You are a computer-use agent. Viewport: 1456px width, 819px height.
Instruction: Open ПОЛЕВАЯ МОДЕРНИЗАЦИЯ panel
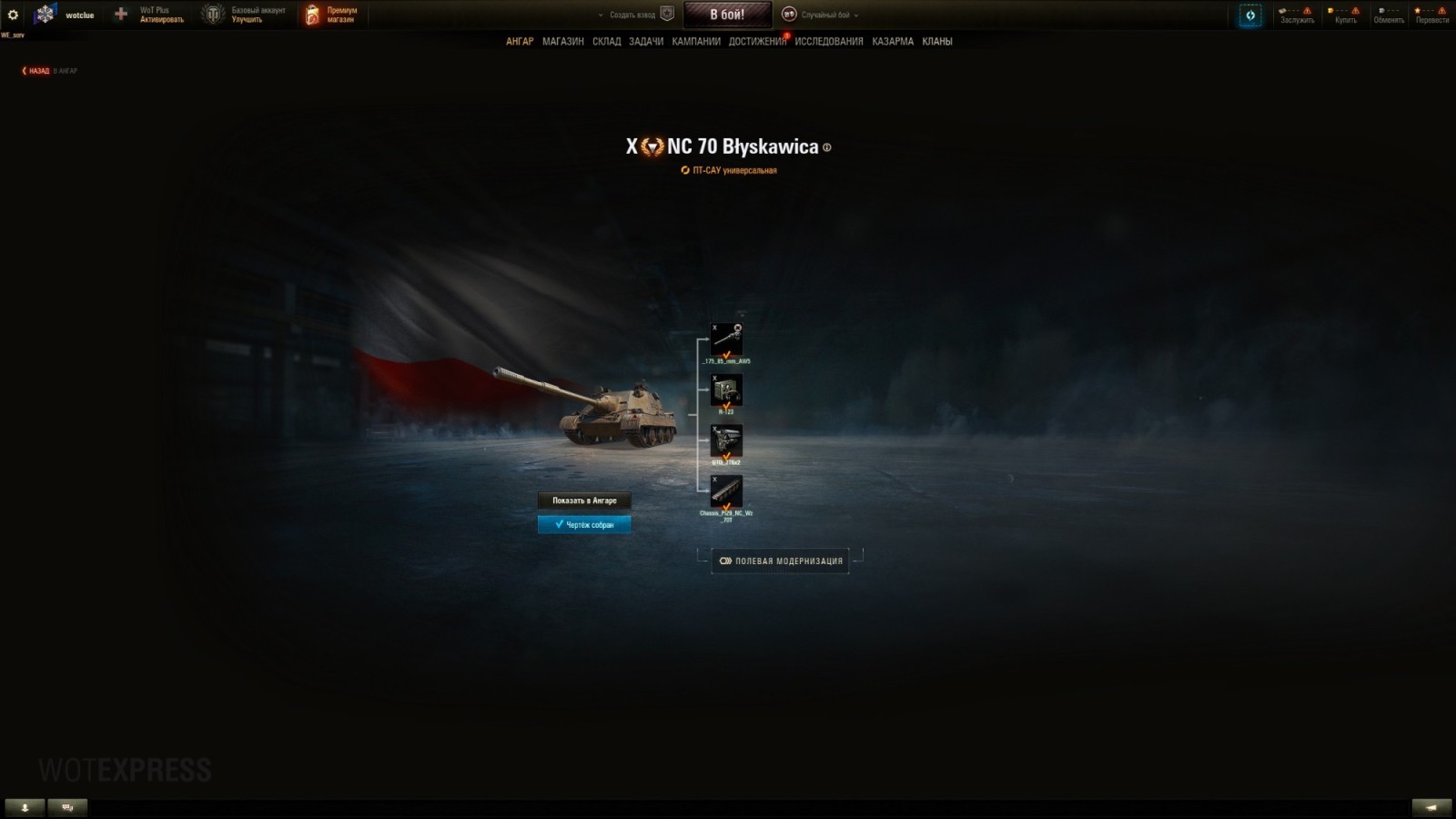click(x=779, y=561)
